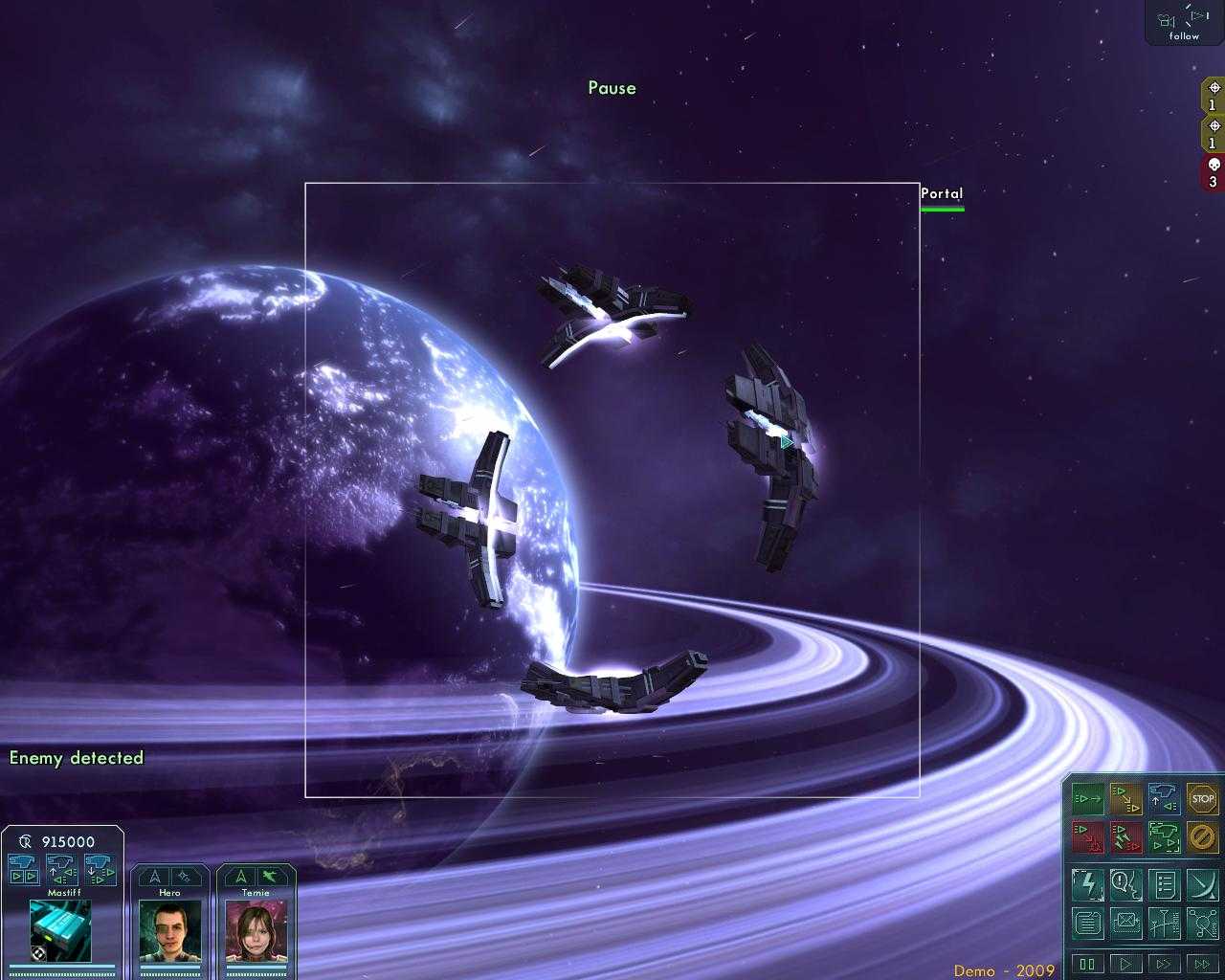
Task: Open the mission objectives list icon
Action: pos(1165,882)
